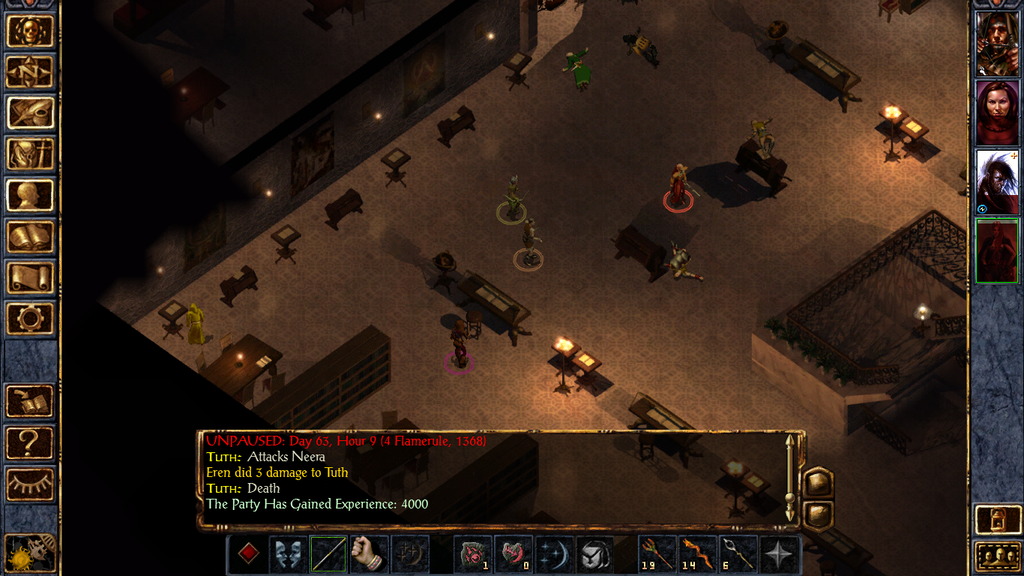
Task: Use the orange flame wand with 14 charges
Action: (x=698, y=554)
